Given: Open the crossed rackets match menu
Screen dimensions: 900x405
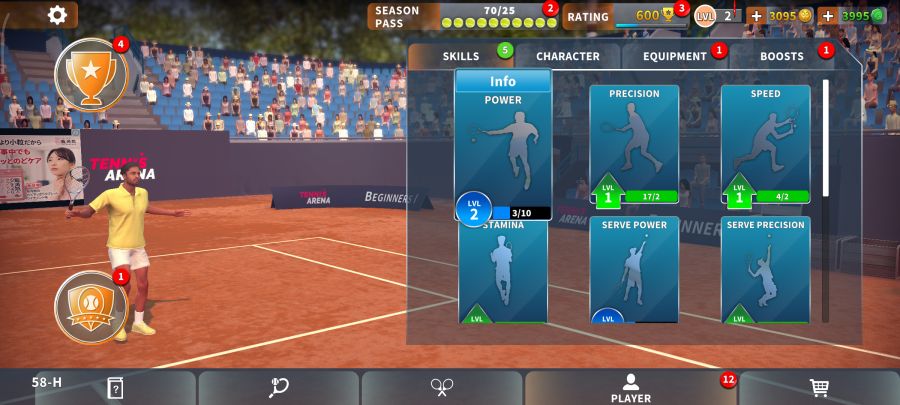Looking at the screenshot, I should click(x=442, y=388).
